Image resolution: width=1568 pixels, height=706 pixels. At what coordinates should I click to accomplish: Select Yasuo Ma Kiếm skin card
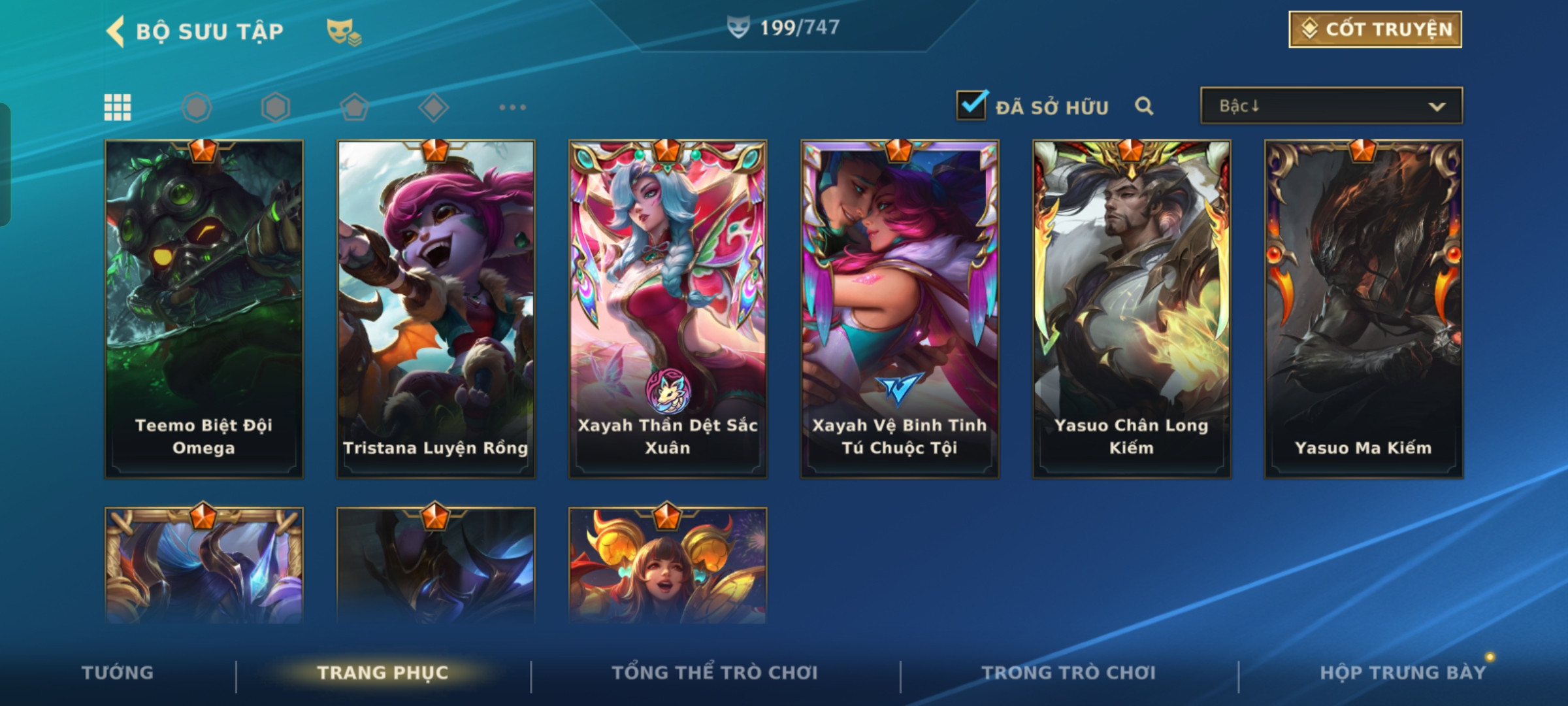click(x=1364, y=309)
